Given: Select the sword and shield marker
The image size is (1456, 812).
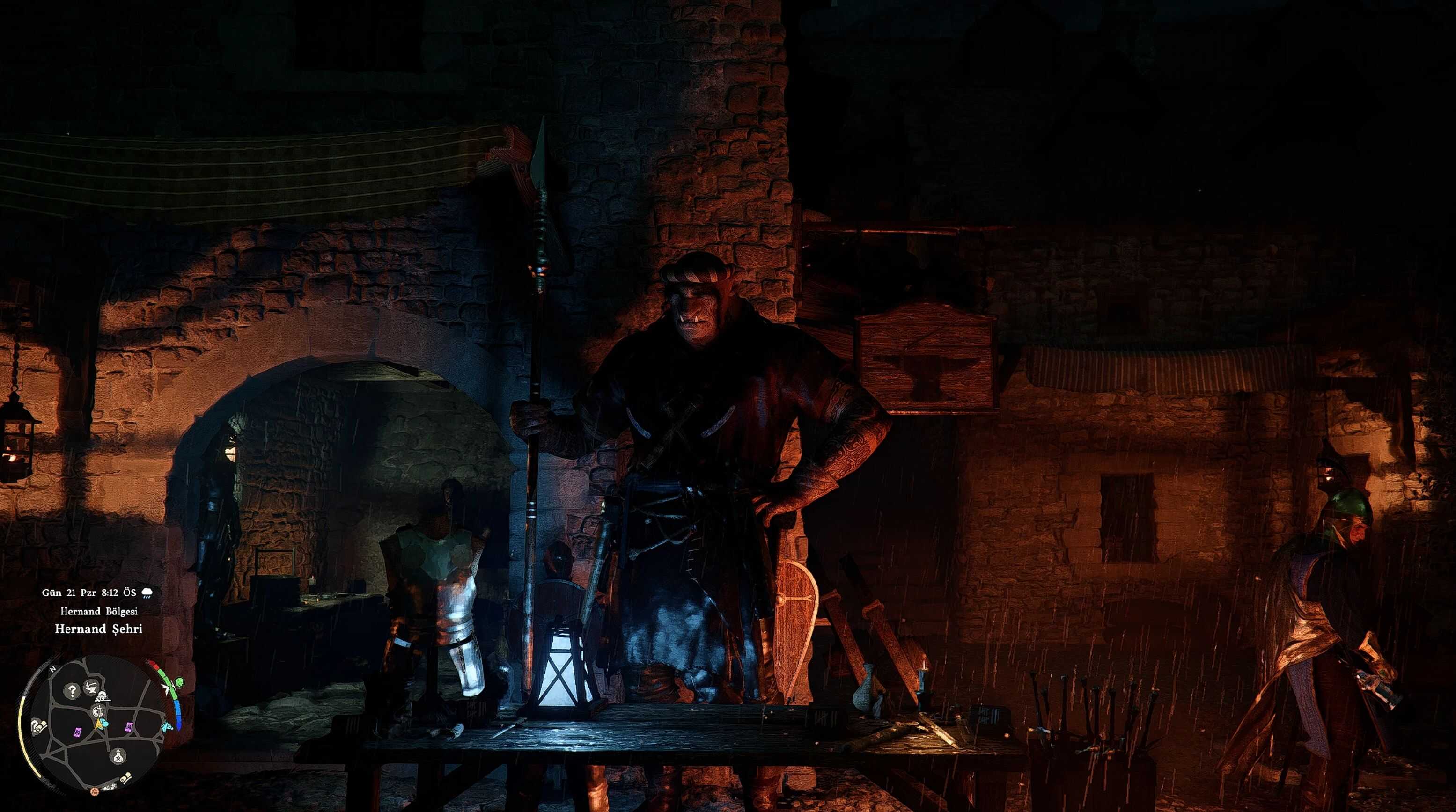Looking at the screenshot, I should pos(97,710).
